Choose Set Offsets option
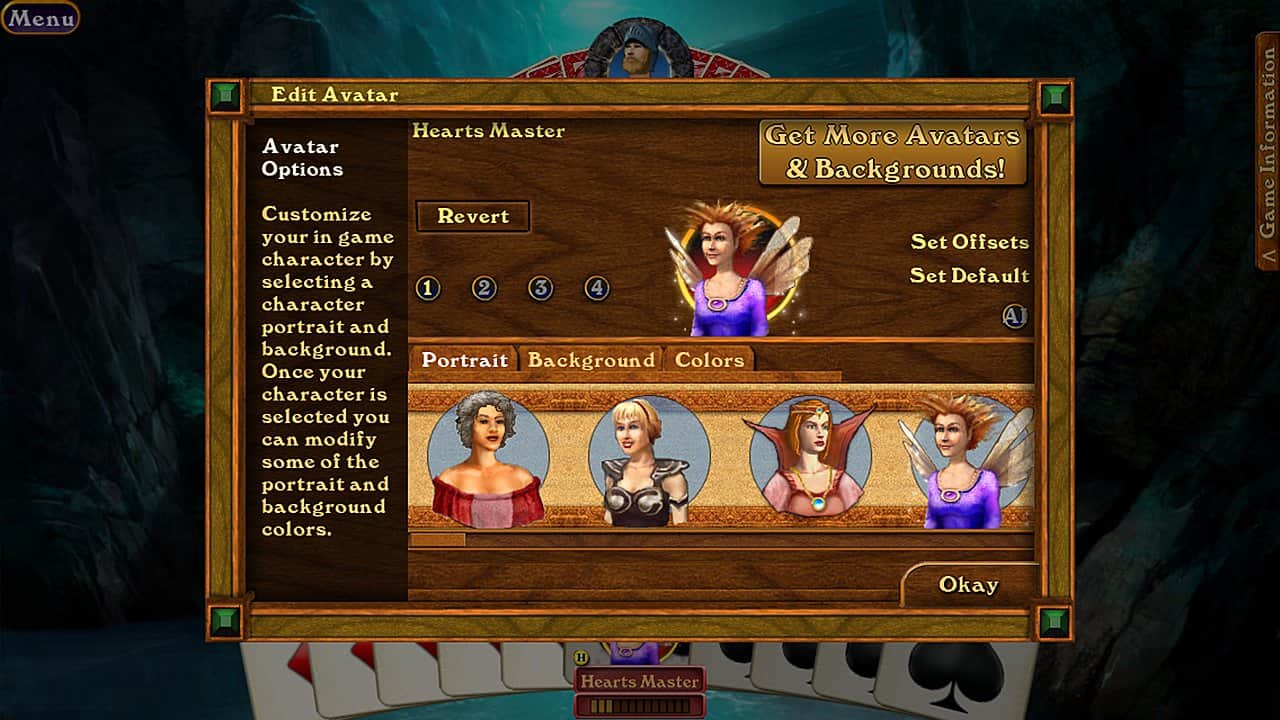Image resolution: width=1280 pixels, height=720 pixels. pos(969,242)
